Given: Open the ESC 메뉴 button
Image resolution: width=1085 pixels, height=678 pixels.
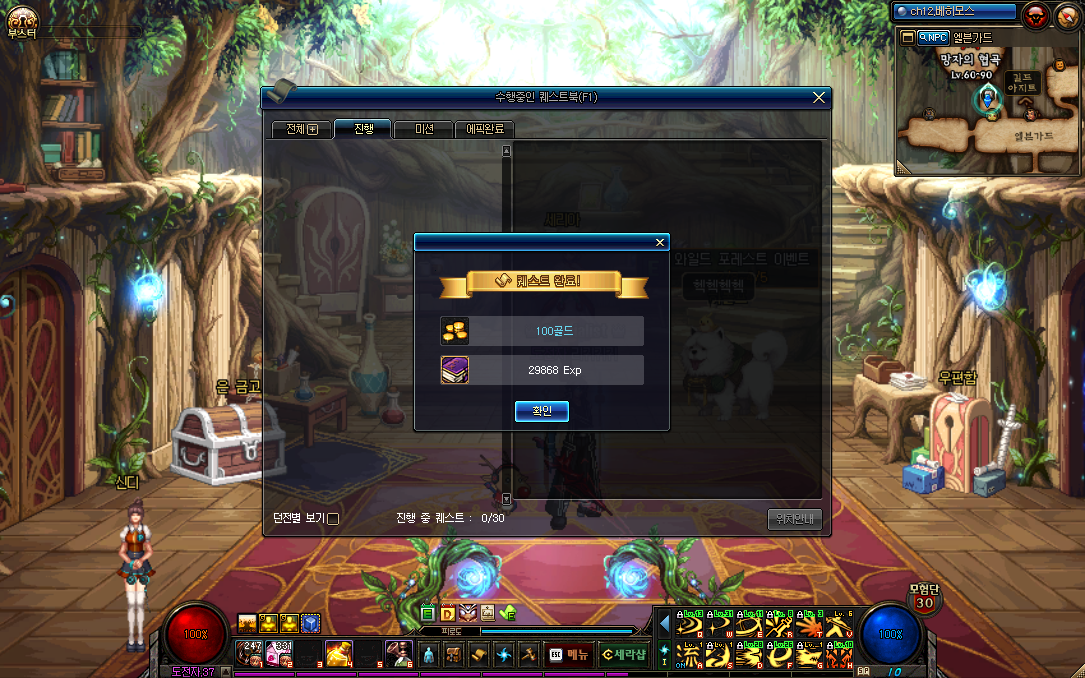Looking at the screenshot, I should point(568,654).
